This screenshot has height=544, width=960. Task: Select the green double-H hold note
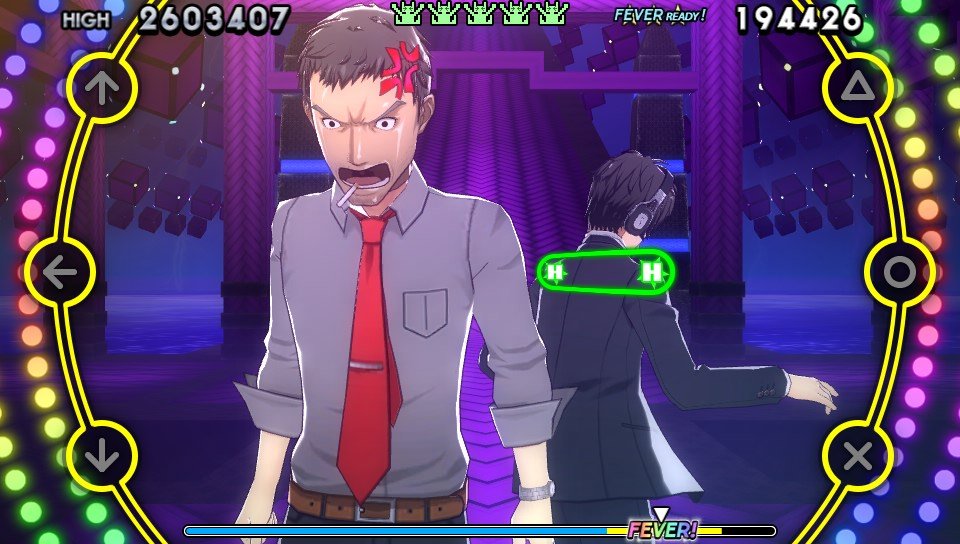pos(604,271)
